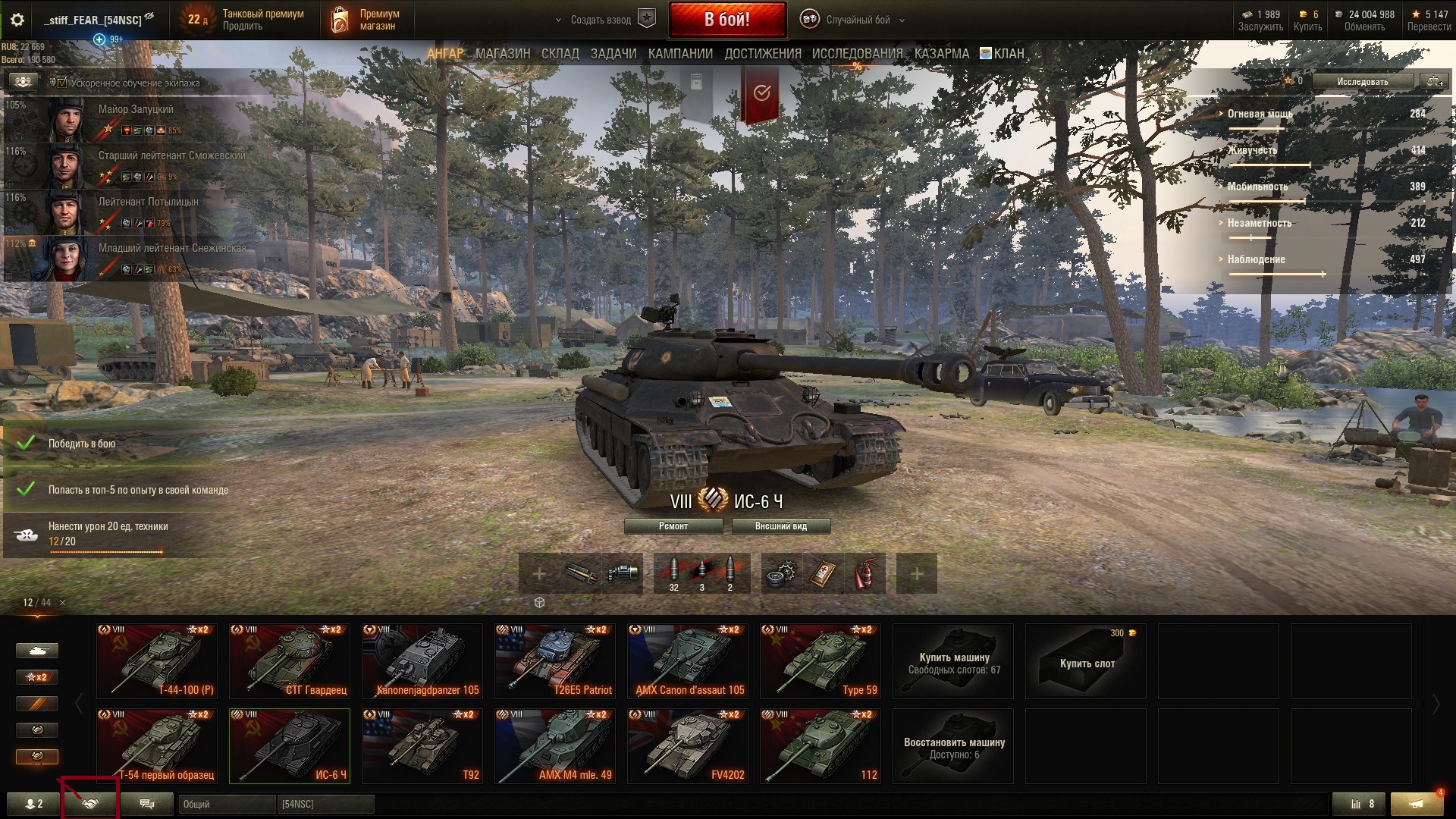The image size is (1456, 819).
Task: Click the Ремонт button
Action: click(673, 526)
